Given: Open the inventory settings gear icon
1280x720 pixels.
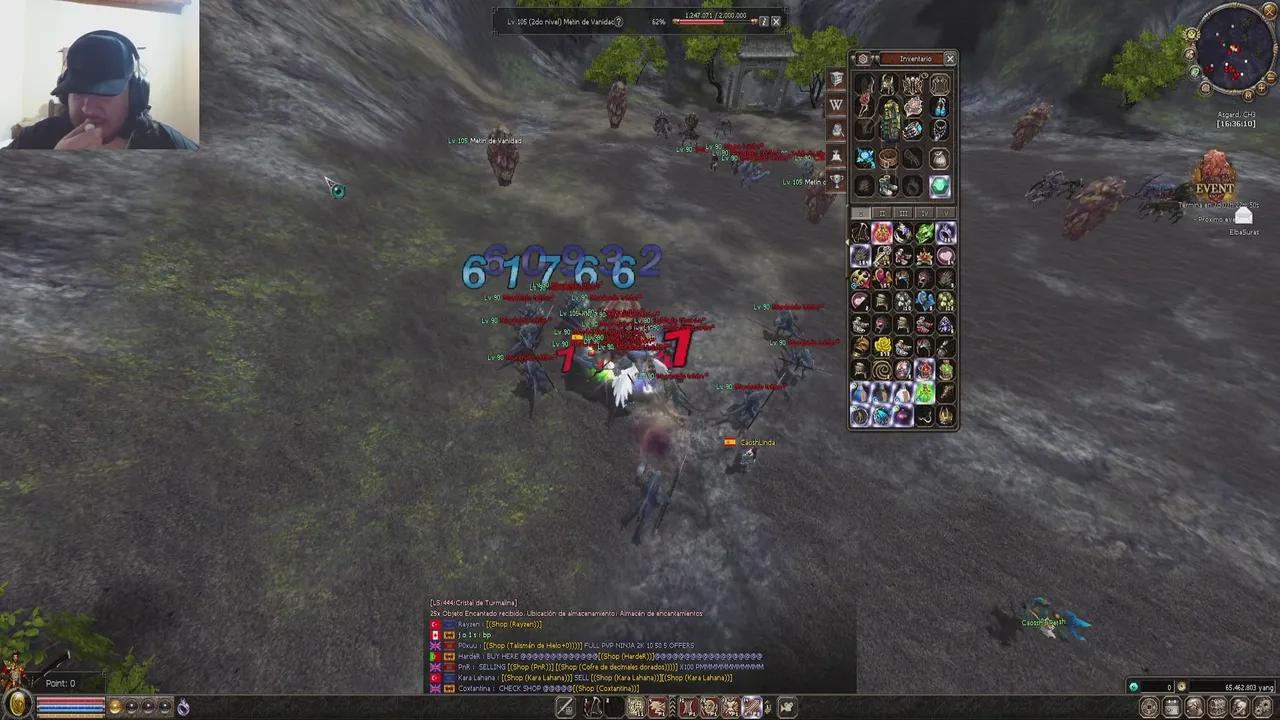Looking at the screenshot, I should pyautogui.click(x=862, y=58).
